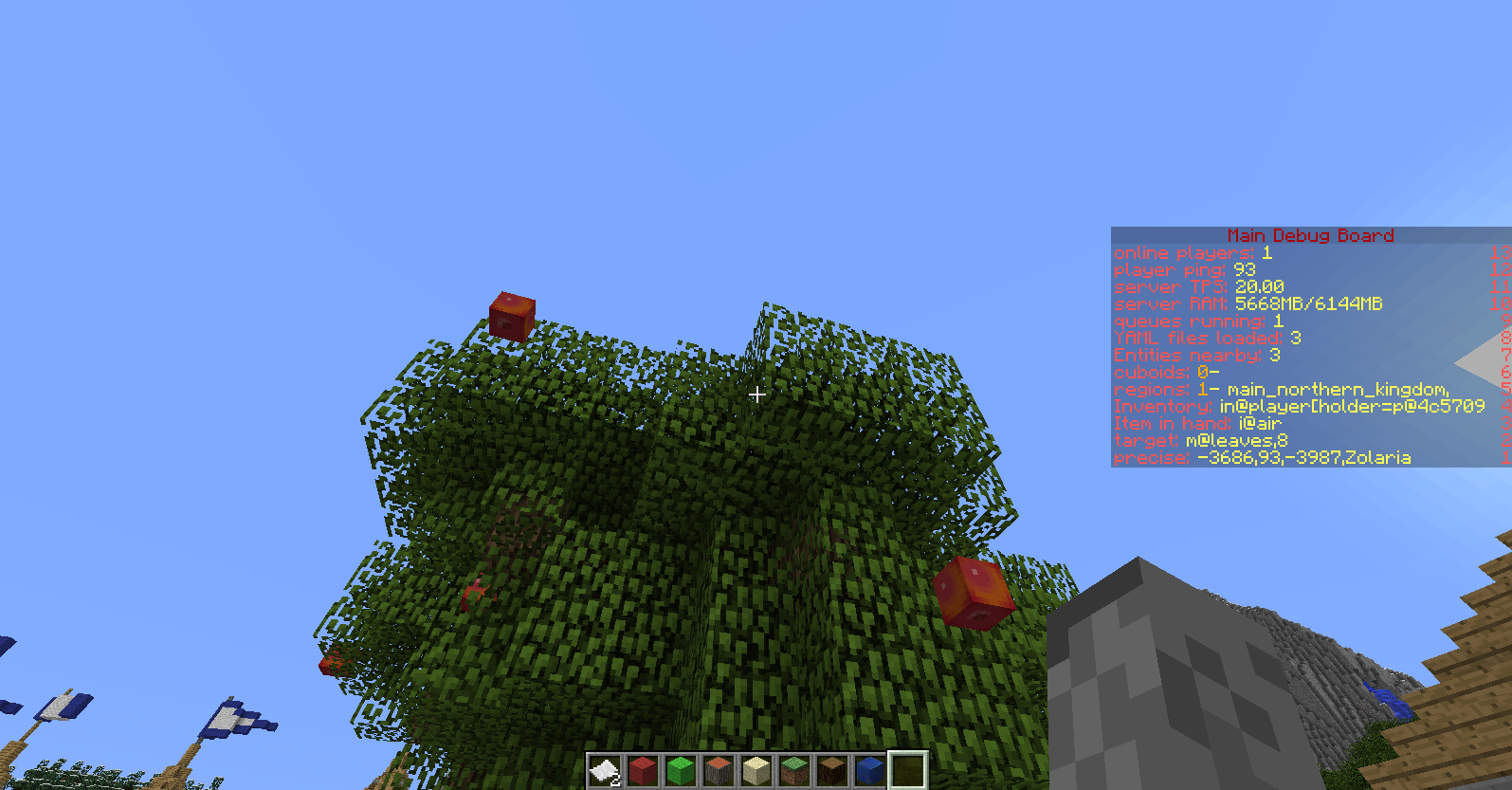This screenshot has width=1512, height=790.
Task: Open the Main Debug Board title
Action: point(1311,236)
